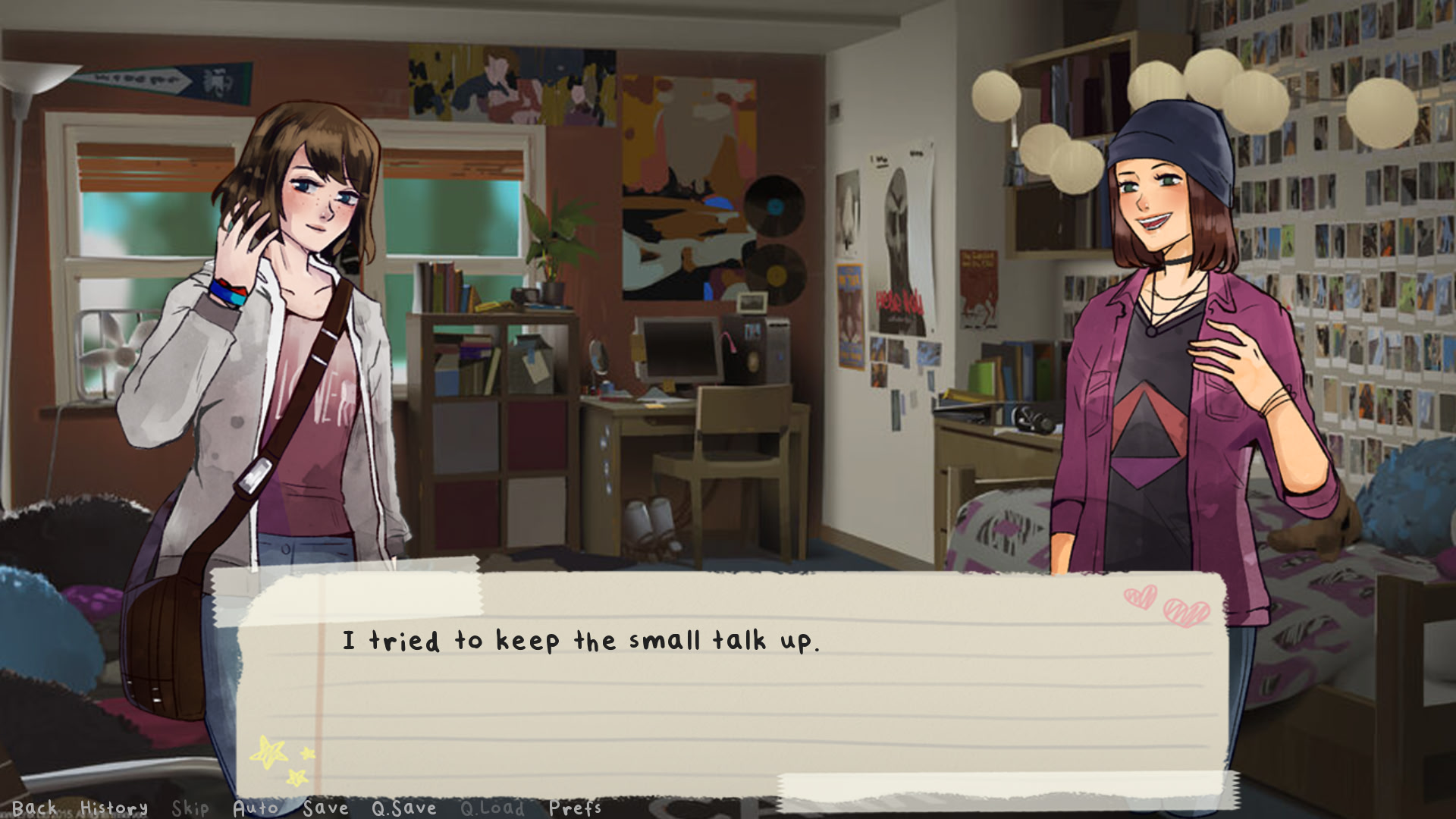Image resolution: width=1456 pixels, height=819 pixels.
Task: Open the Prefs settings menu
Action: tap(576, 808)
